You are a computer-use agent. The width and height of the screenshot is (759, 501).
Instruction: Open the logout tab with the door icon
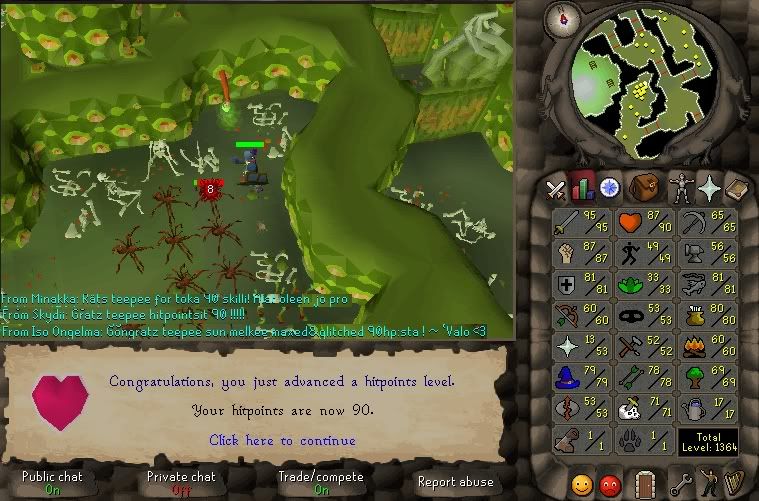[x=644, y=485]
